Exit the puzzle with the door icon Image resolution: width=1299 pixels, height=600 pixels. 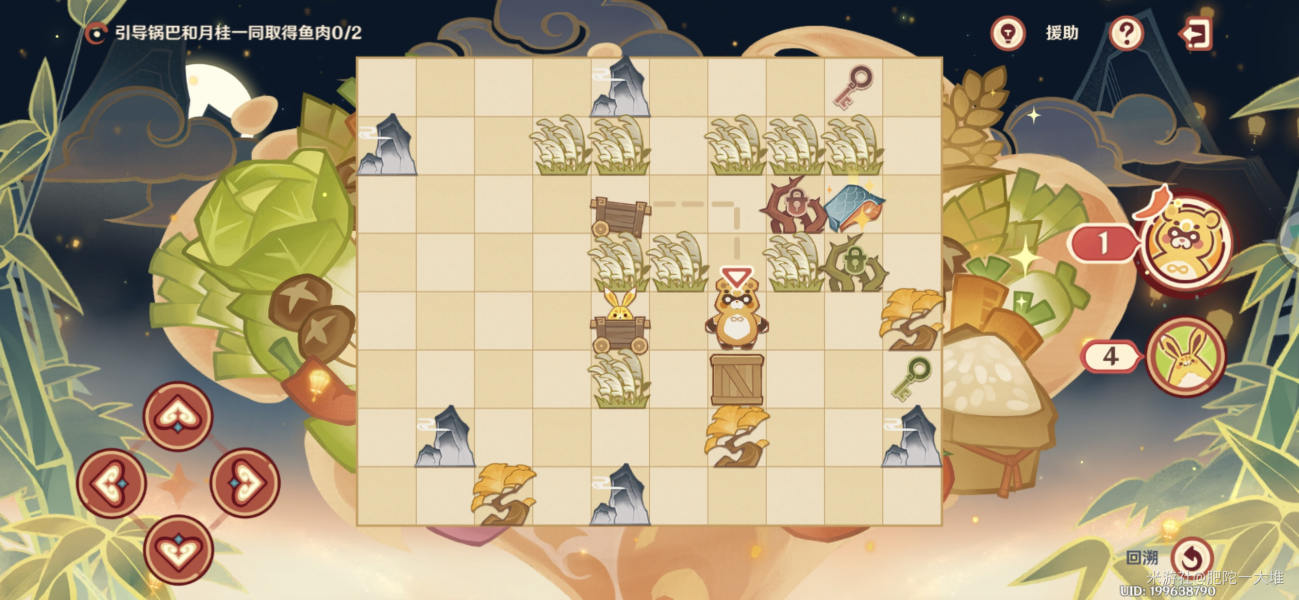1195,33
